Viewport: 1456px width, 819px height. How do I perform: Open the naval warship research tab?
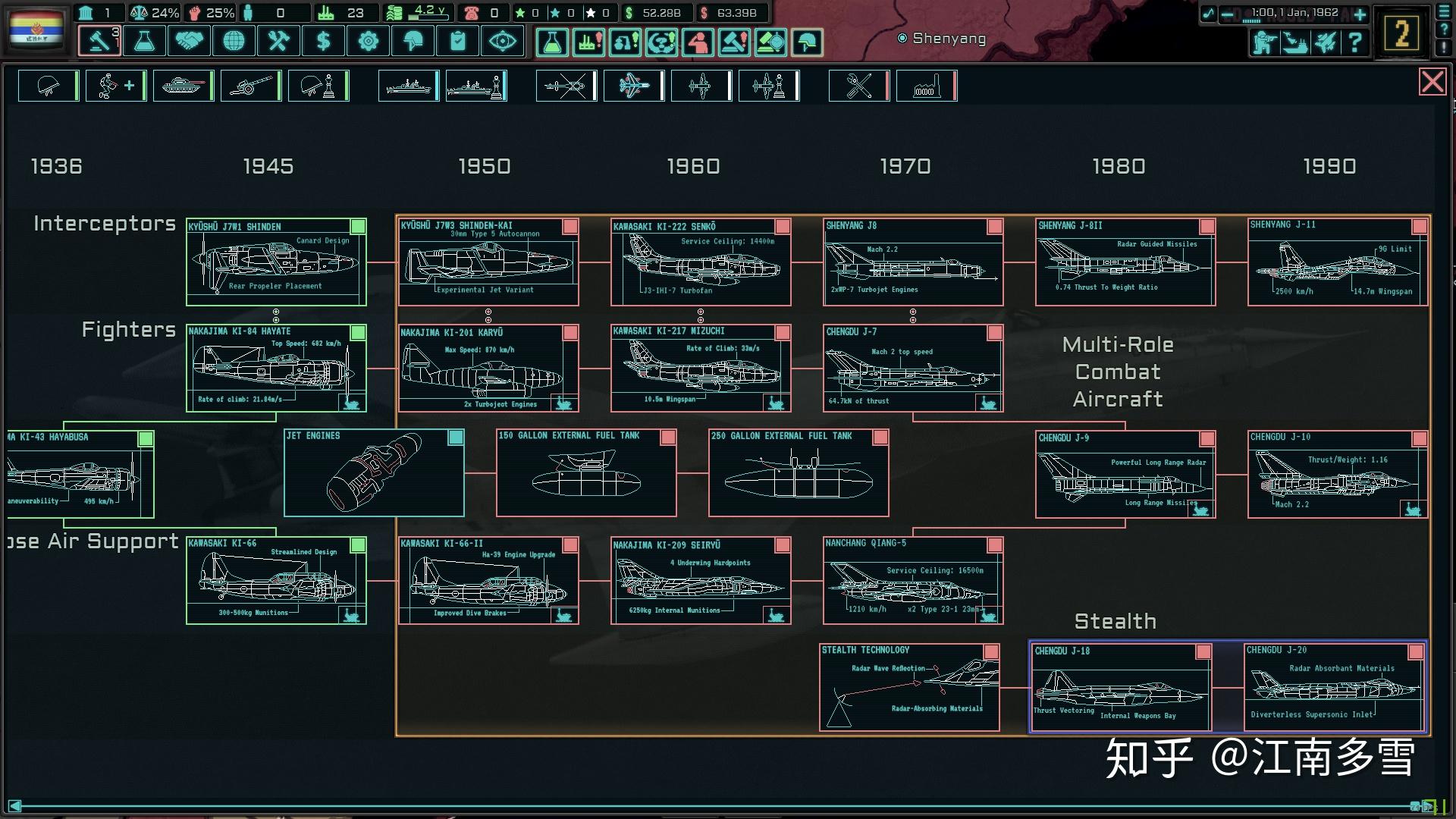[x=408, y=86]
